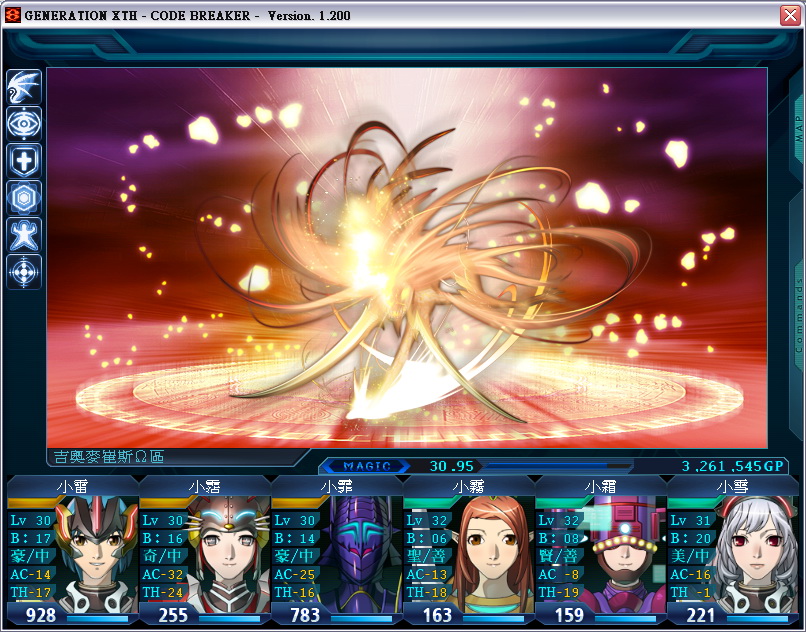Choose the hexagon icon in the sidebar
The width and height of the screenshot is (806, 632).
(24, 197)
